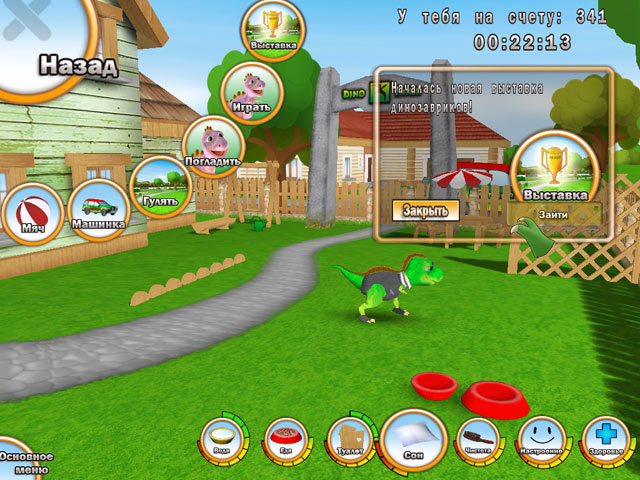640x480 pixels.
Task: Open the Настроение smiley icon
Action: tap(540, 438)
